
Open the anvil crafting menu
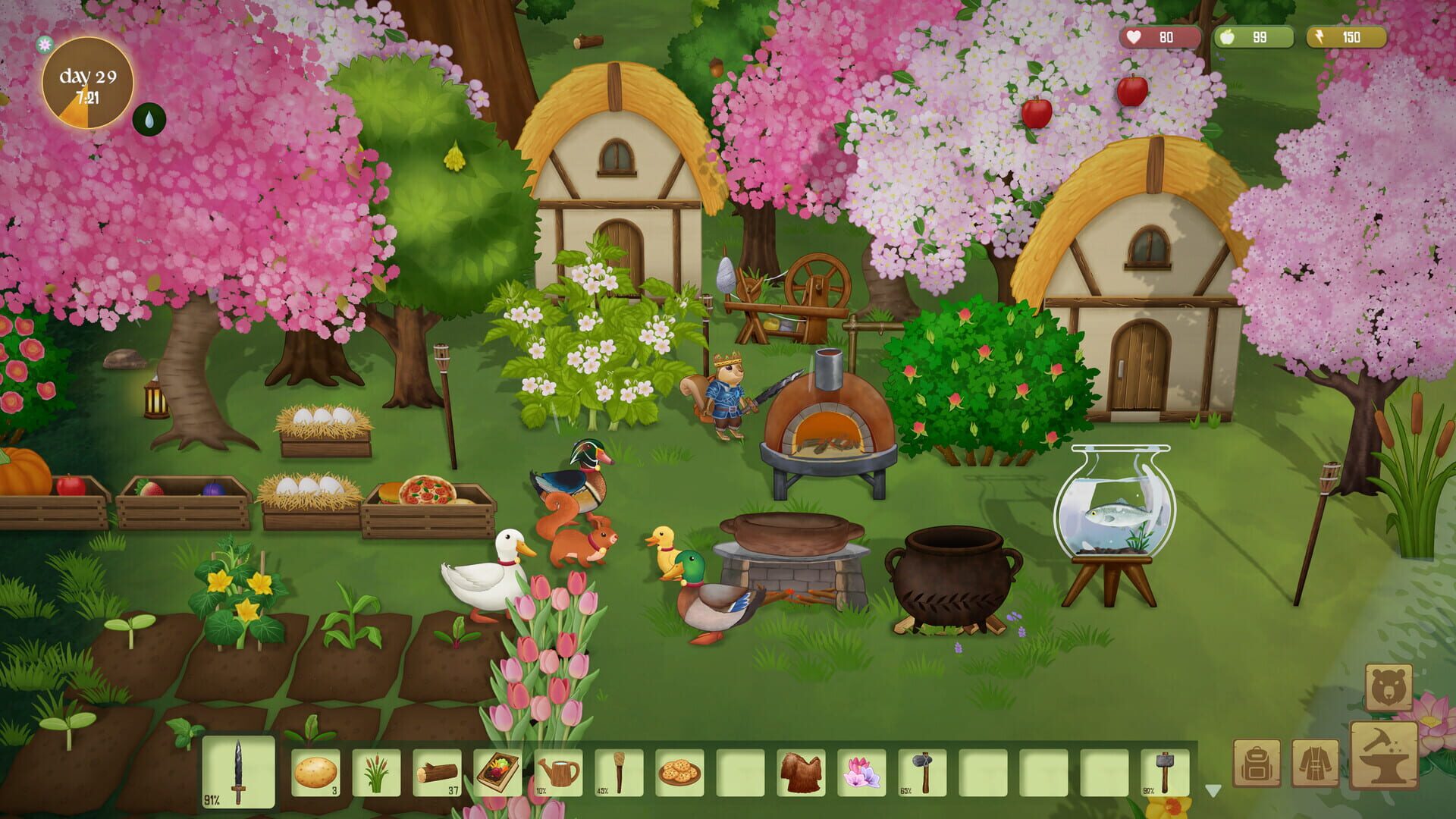coord(1384,756)
